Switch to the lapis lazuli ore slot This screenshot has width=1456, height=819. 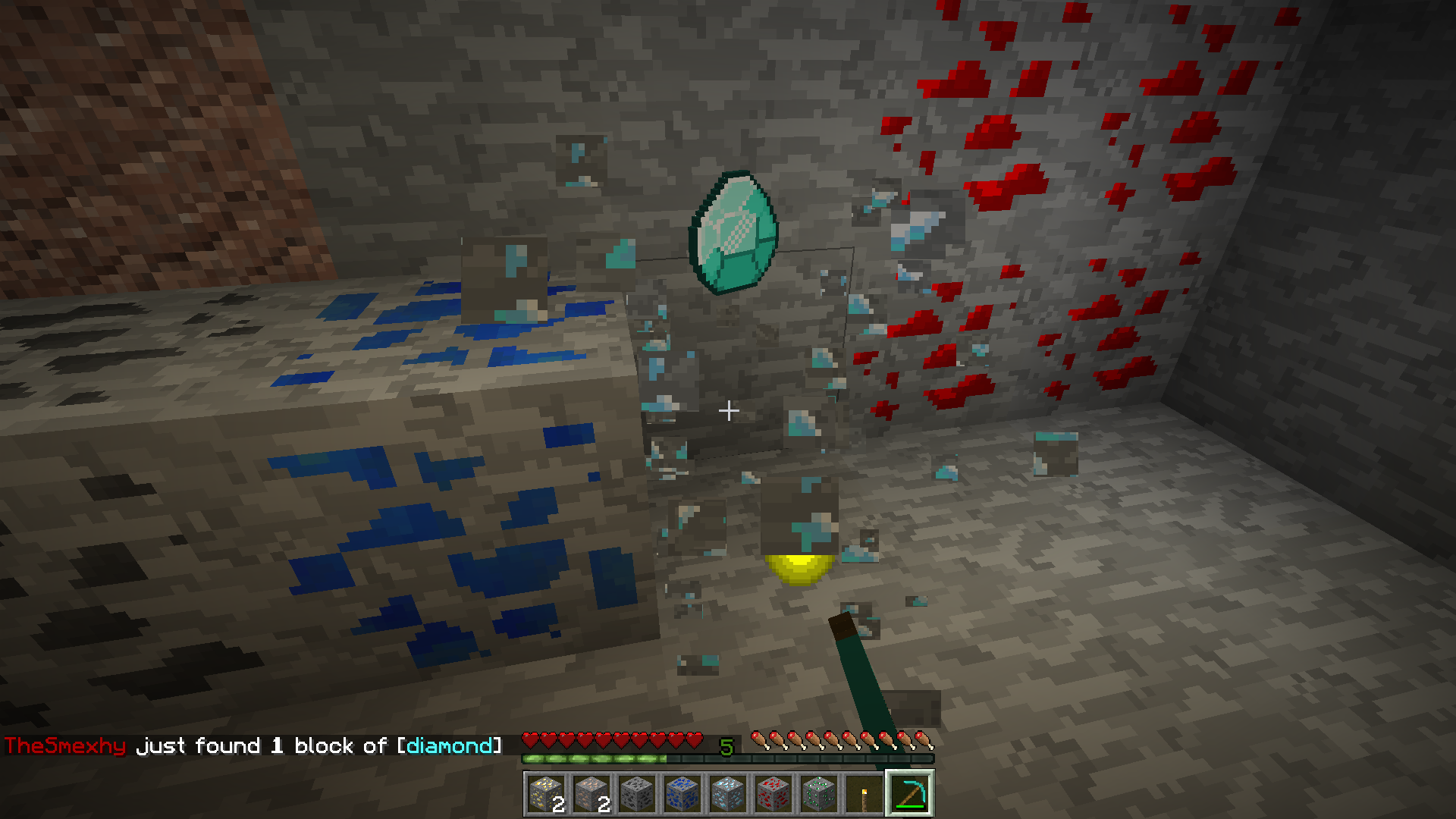click(x=682, y=794)
